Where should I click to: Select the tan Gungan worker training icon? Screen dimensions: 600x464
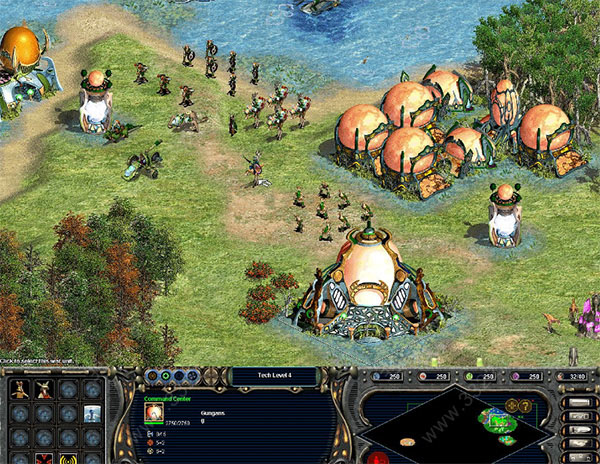pos(18,389)
